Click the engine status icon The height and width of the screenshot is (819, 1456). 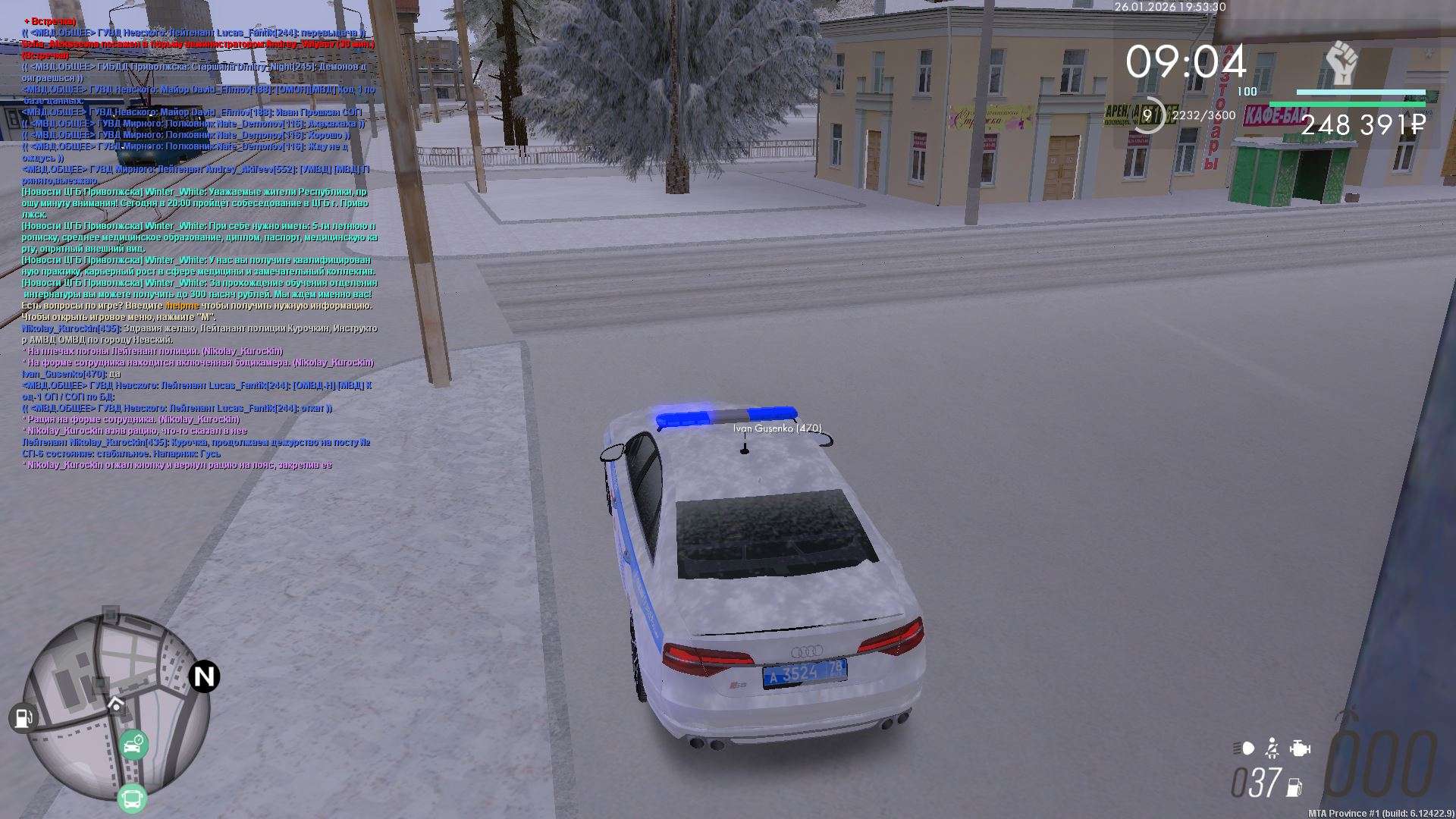click(x=1300, y=748)
